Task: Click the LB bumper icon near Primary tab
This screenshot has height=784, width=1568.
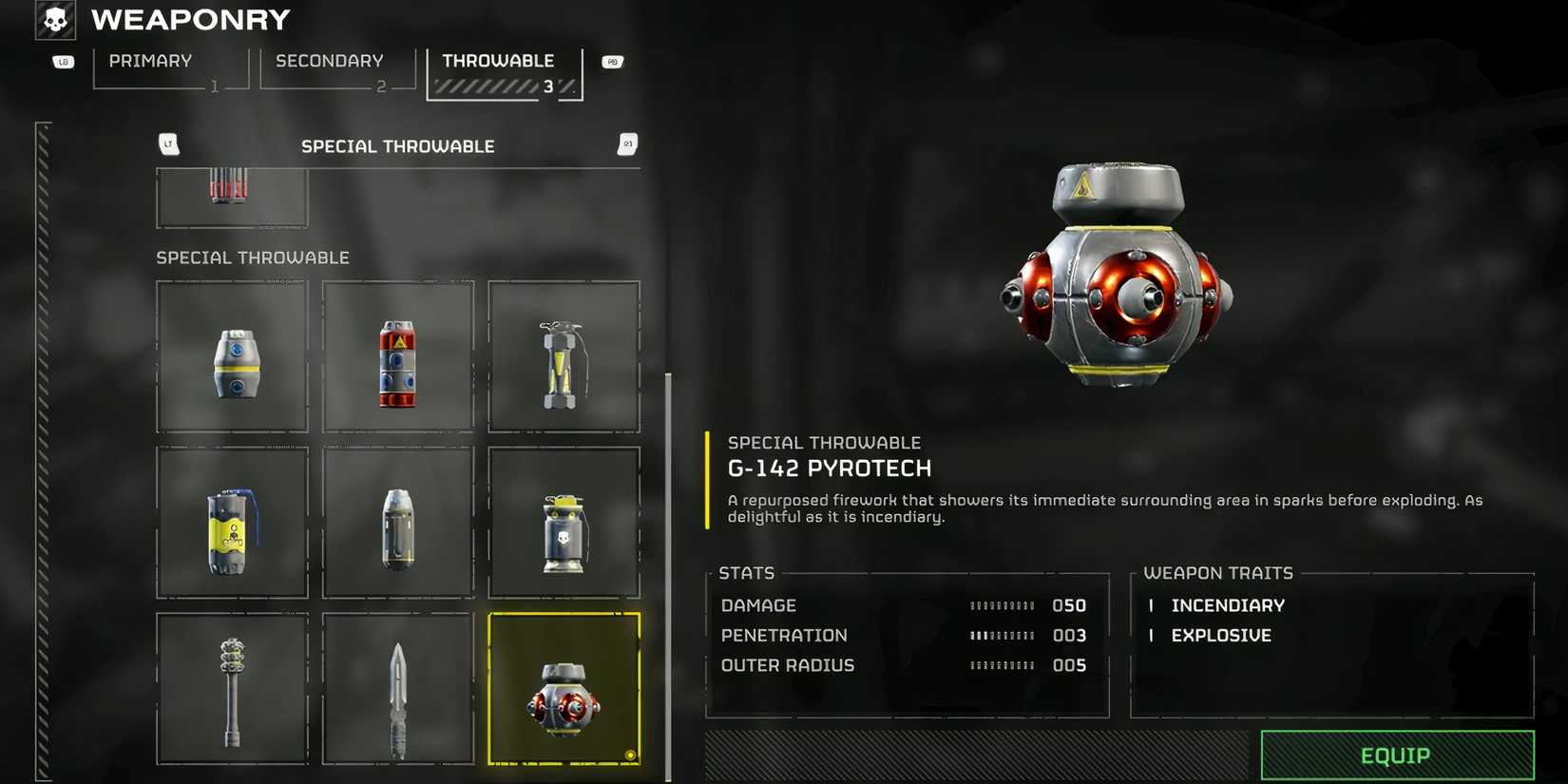Action: pyautogui.click(x=63, y=60)
